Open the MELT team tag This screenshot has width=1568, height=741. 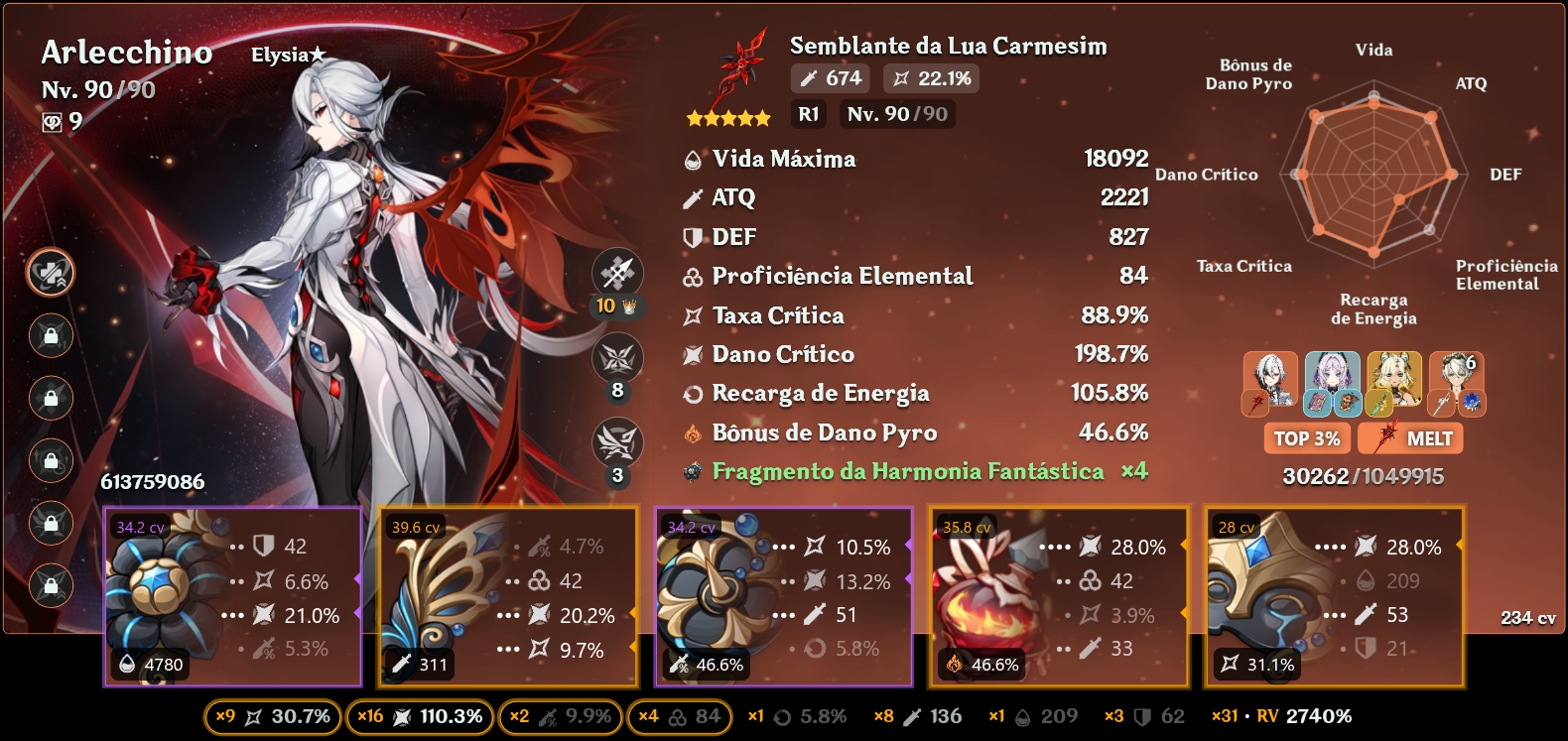coord(1410,438)
